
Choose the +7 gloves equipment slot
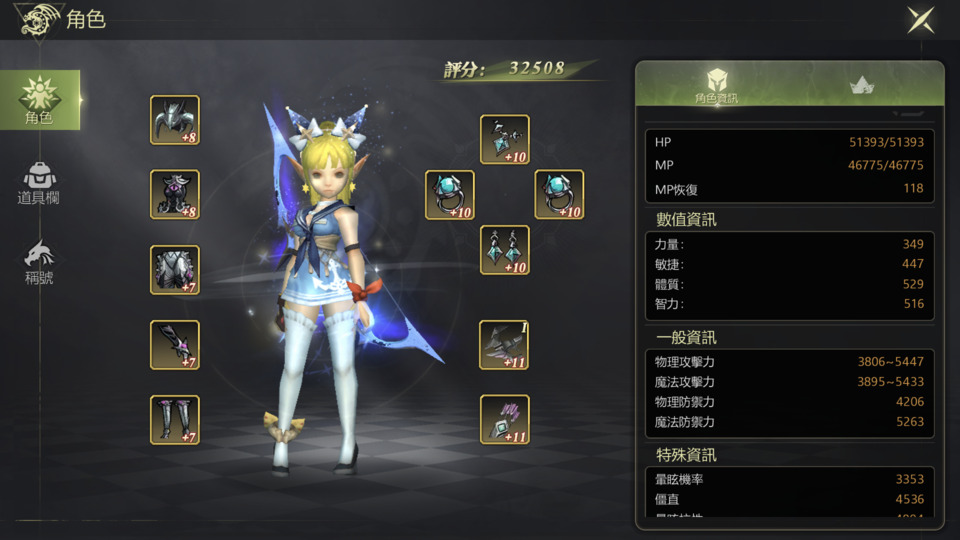point(175,345)
